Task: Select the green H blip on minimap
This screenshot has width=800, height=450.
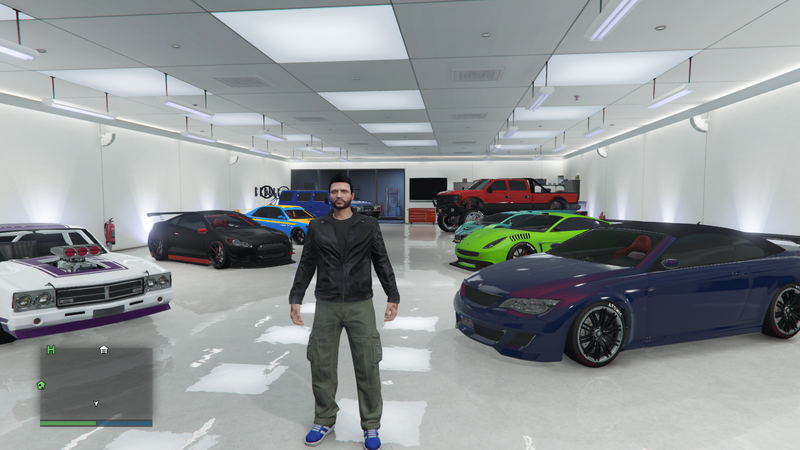Action: point(49,350)
